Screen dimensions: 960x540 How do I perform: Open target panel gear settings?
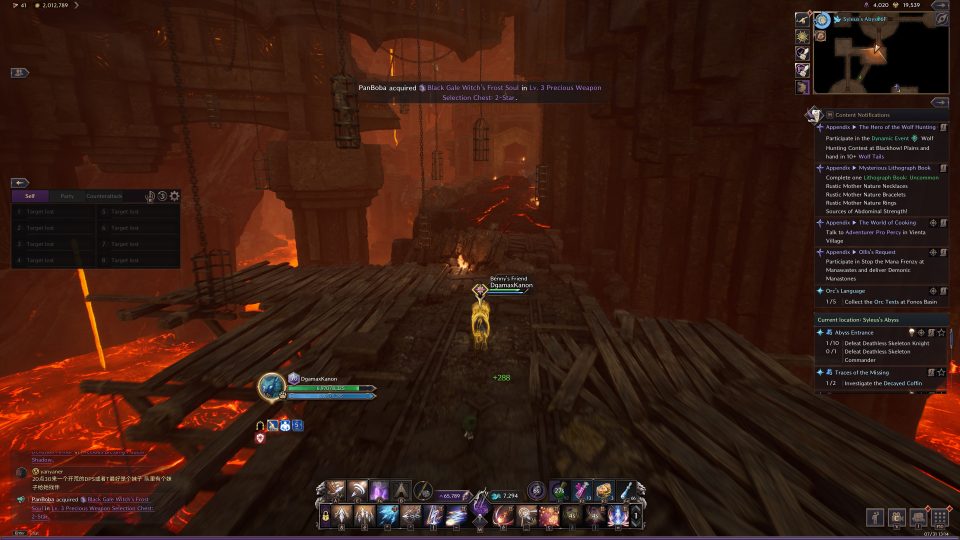[174, 196]
